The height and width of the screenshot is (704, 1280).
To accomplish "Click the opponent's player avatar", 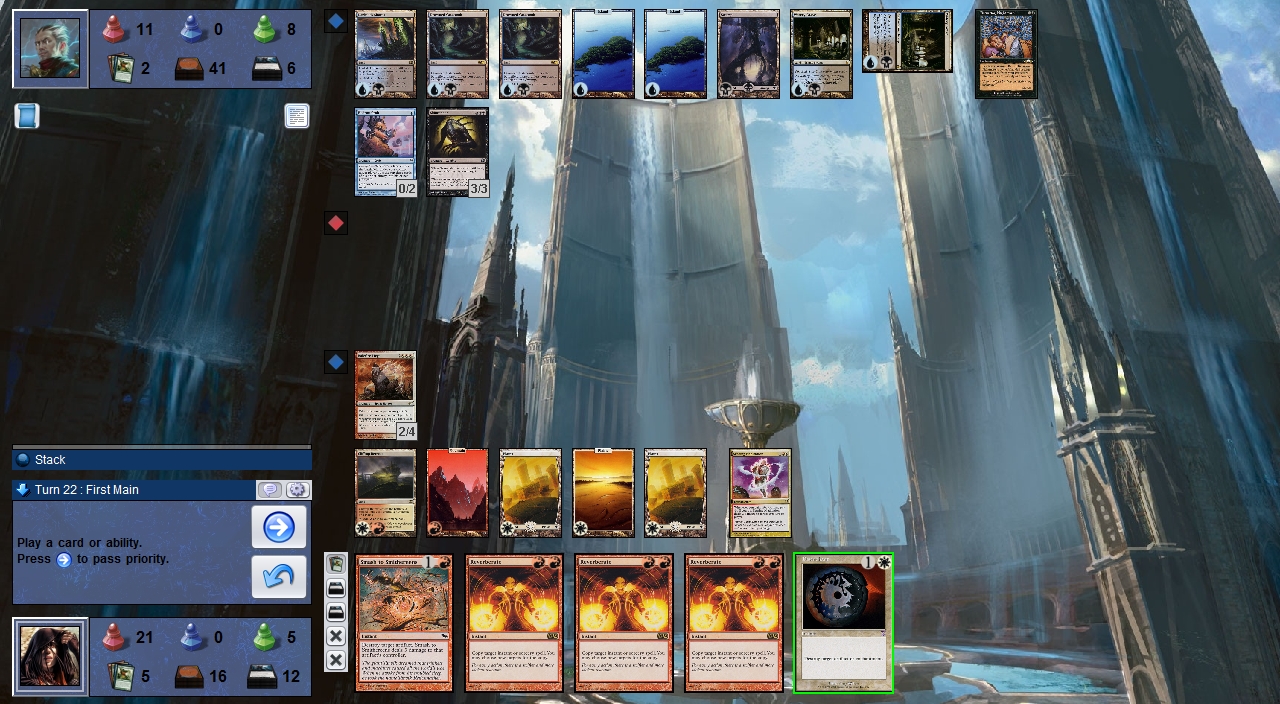I will tap(50, 49).
